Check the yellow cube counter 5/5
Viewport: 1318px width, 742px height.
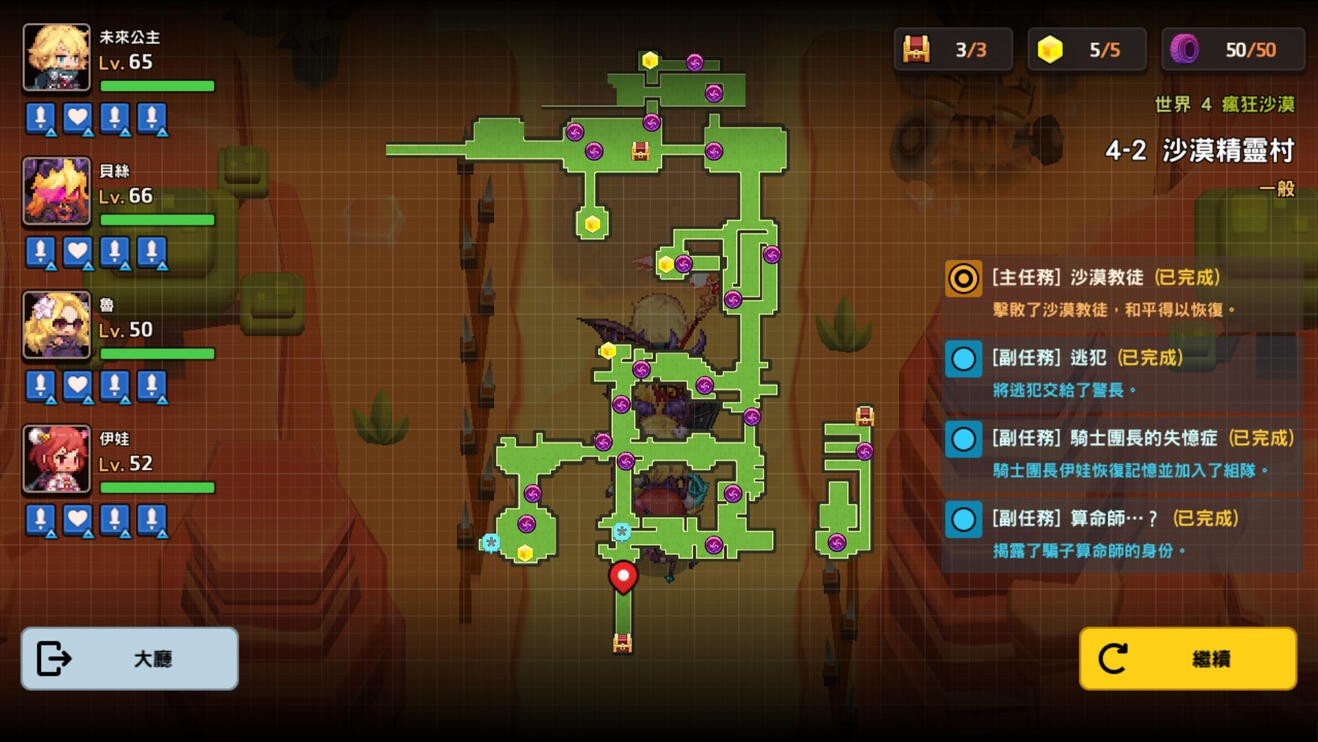tap(1087, 49)
